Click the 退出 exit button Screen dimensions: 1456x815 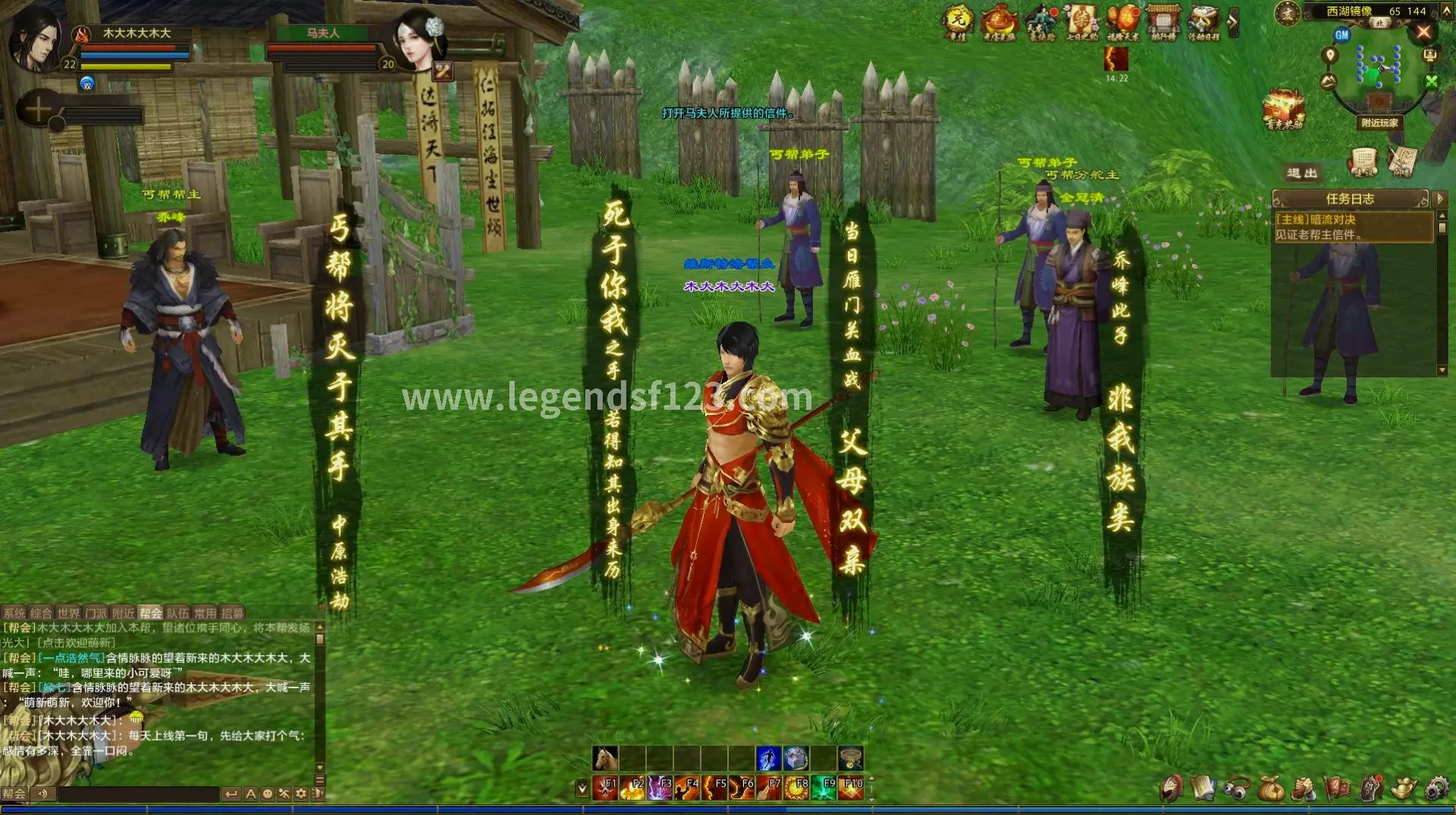pos(1302,174)
